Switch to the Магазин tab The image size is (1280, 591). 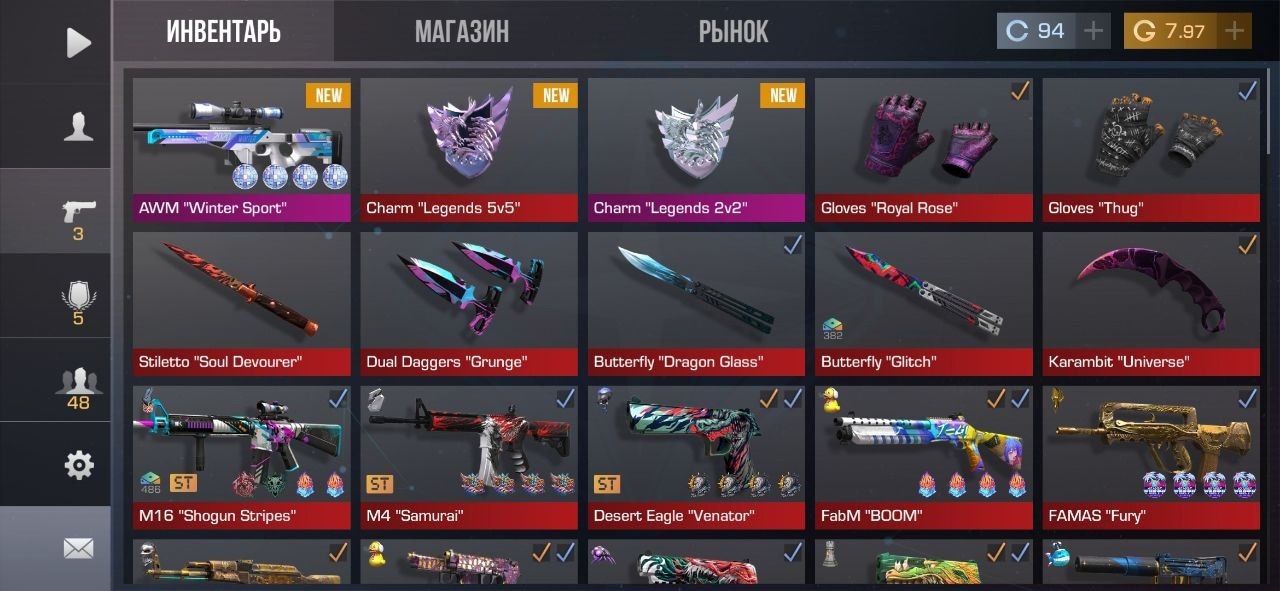(461, 32)
